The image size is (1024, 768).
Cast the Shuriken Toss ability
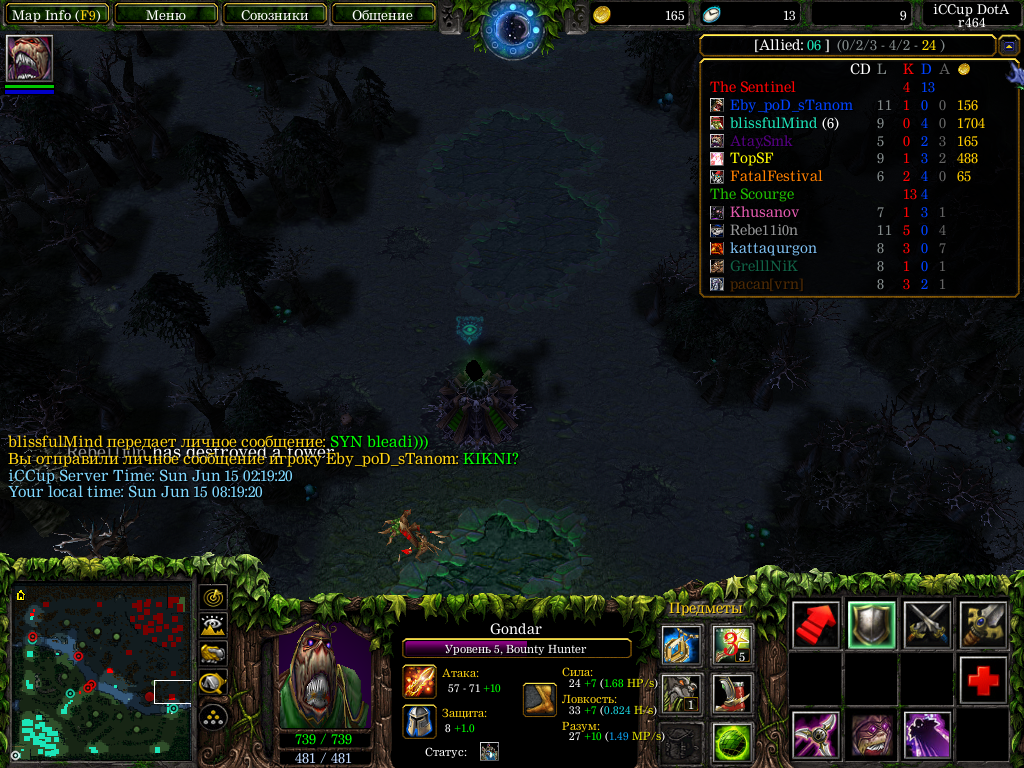[815, 735]
